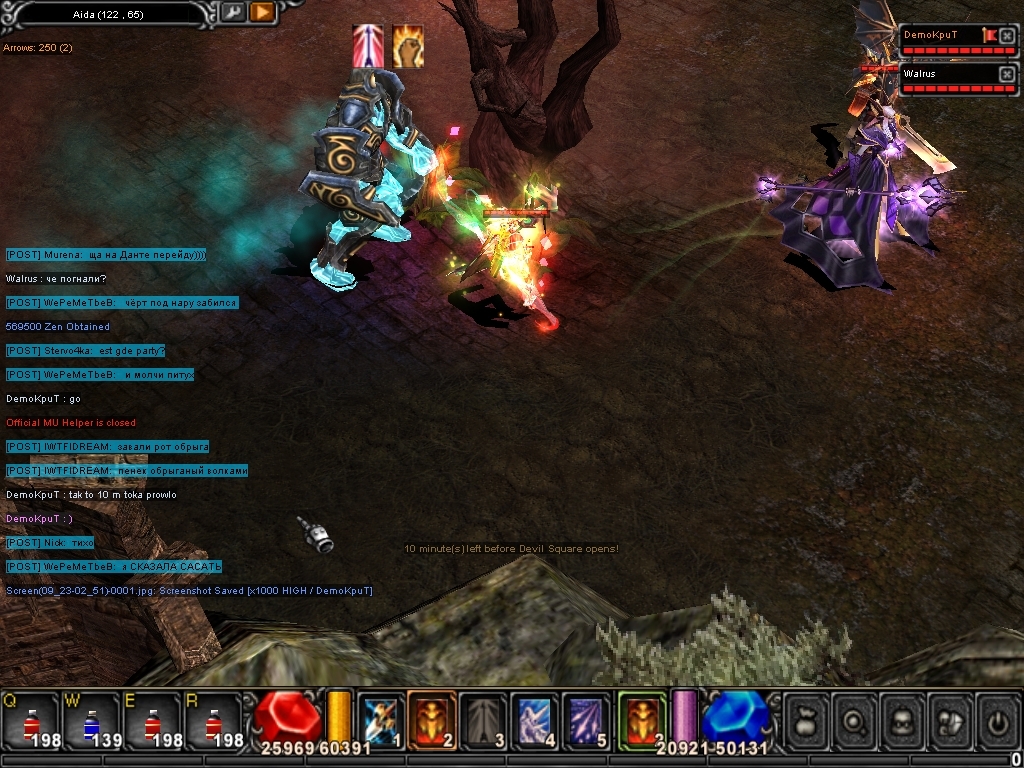This screenshot has width=1024, height=768.
Task: Start MU Helper with the orange play button
Action: 261,13
